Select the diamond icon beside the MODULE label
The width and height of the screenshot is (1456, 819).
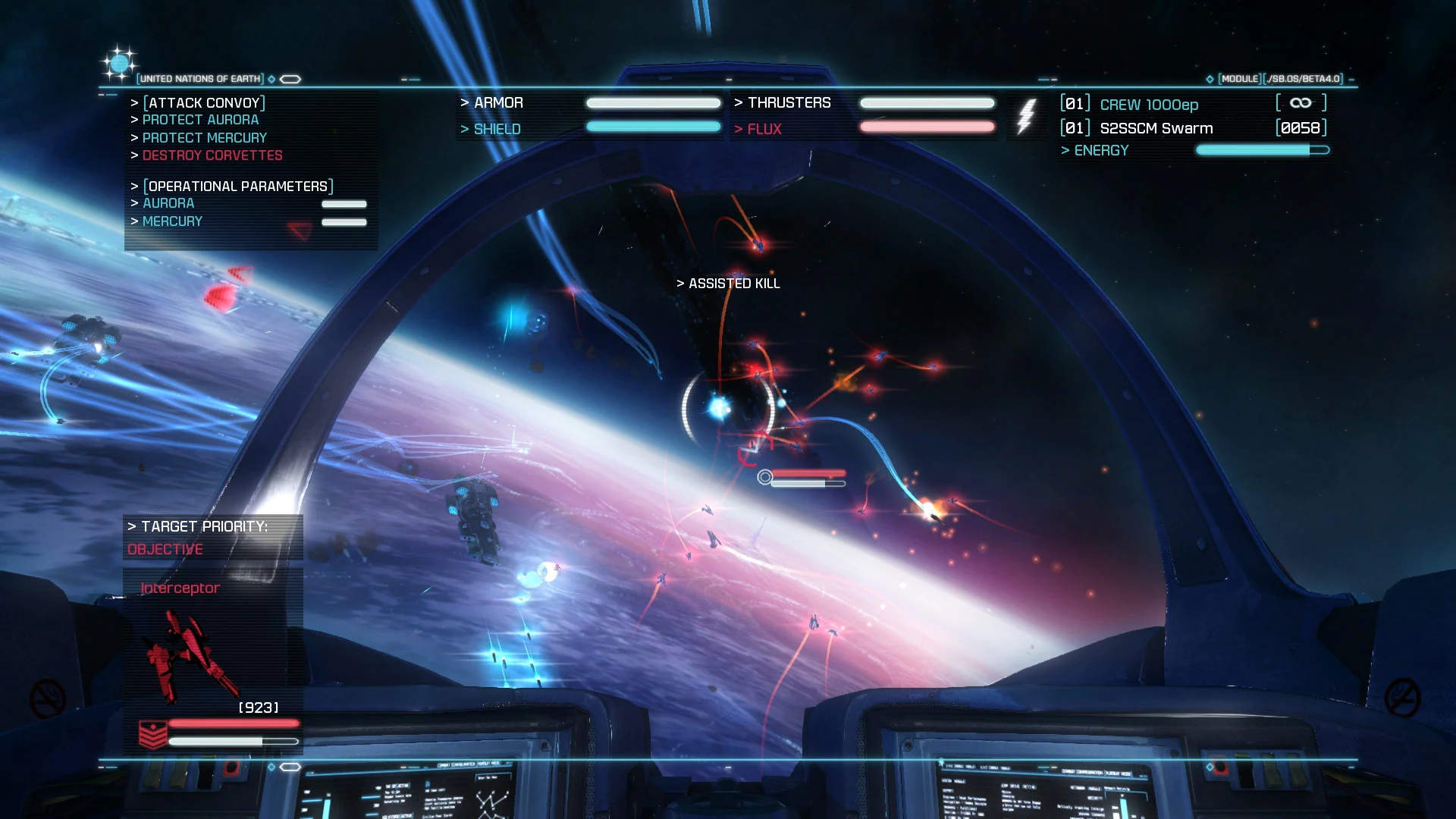(x=1209, y=77)
